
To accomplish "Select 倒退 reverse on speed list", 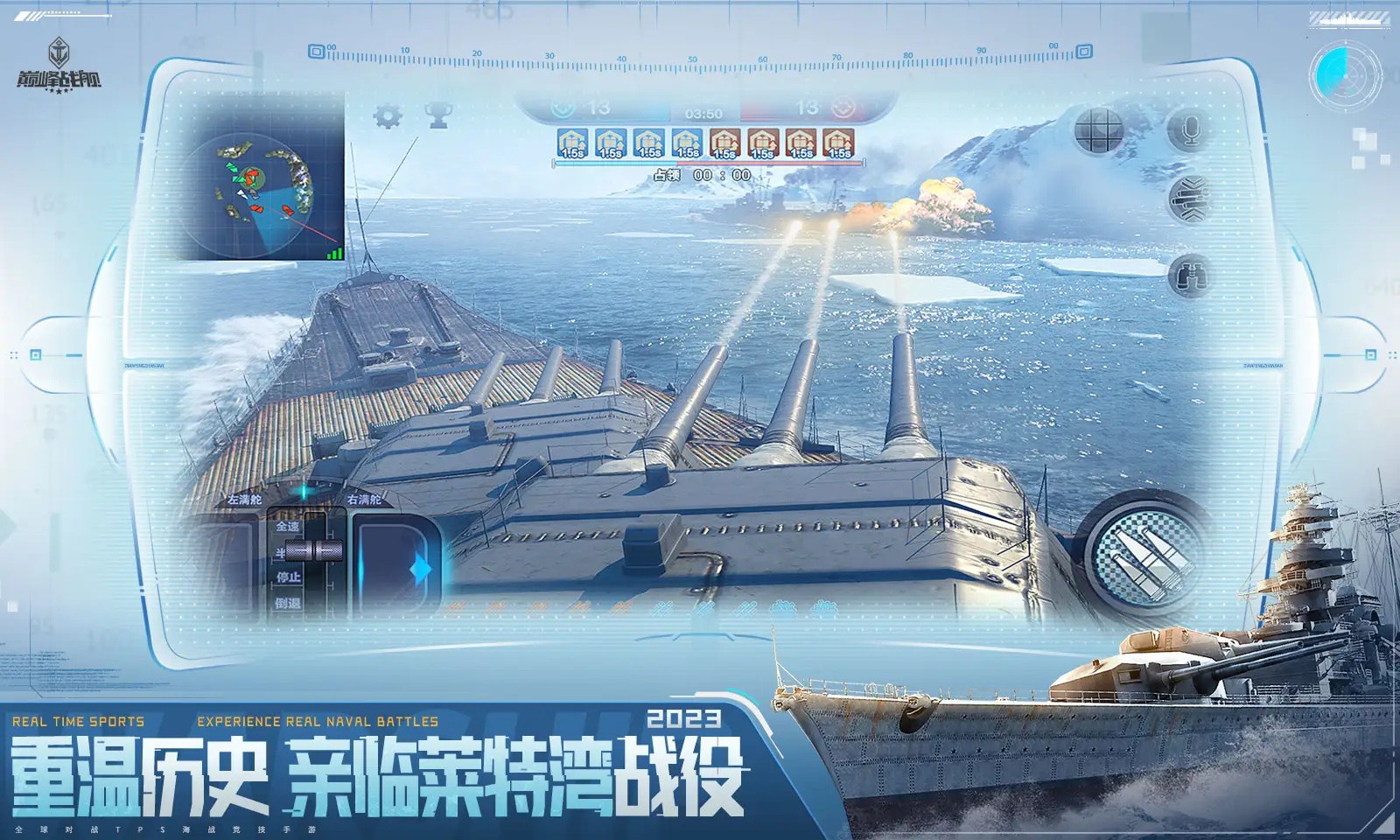I will pyautogui.click(x=288, y=603).
